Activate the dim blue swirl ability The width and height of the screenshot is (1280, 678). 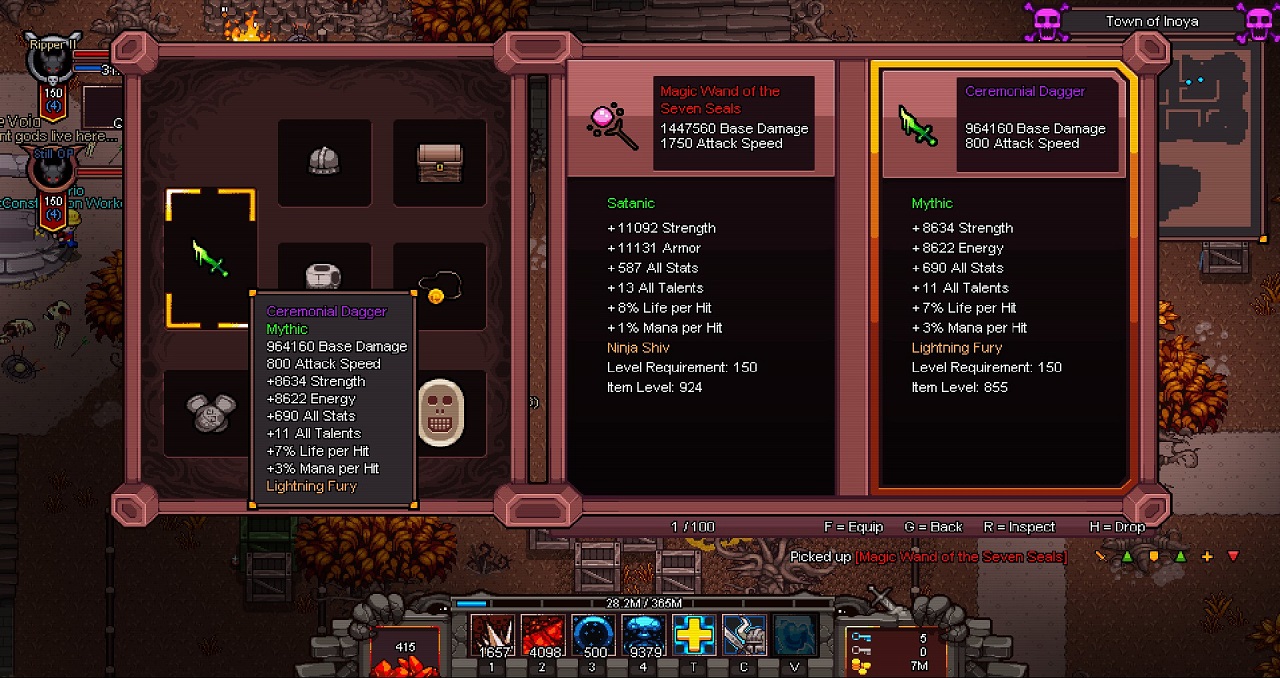794,637
